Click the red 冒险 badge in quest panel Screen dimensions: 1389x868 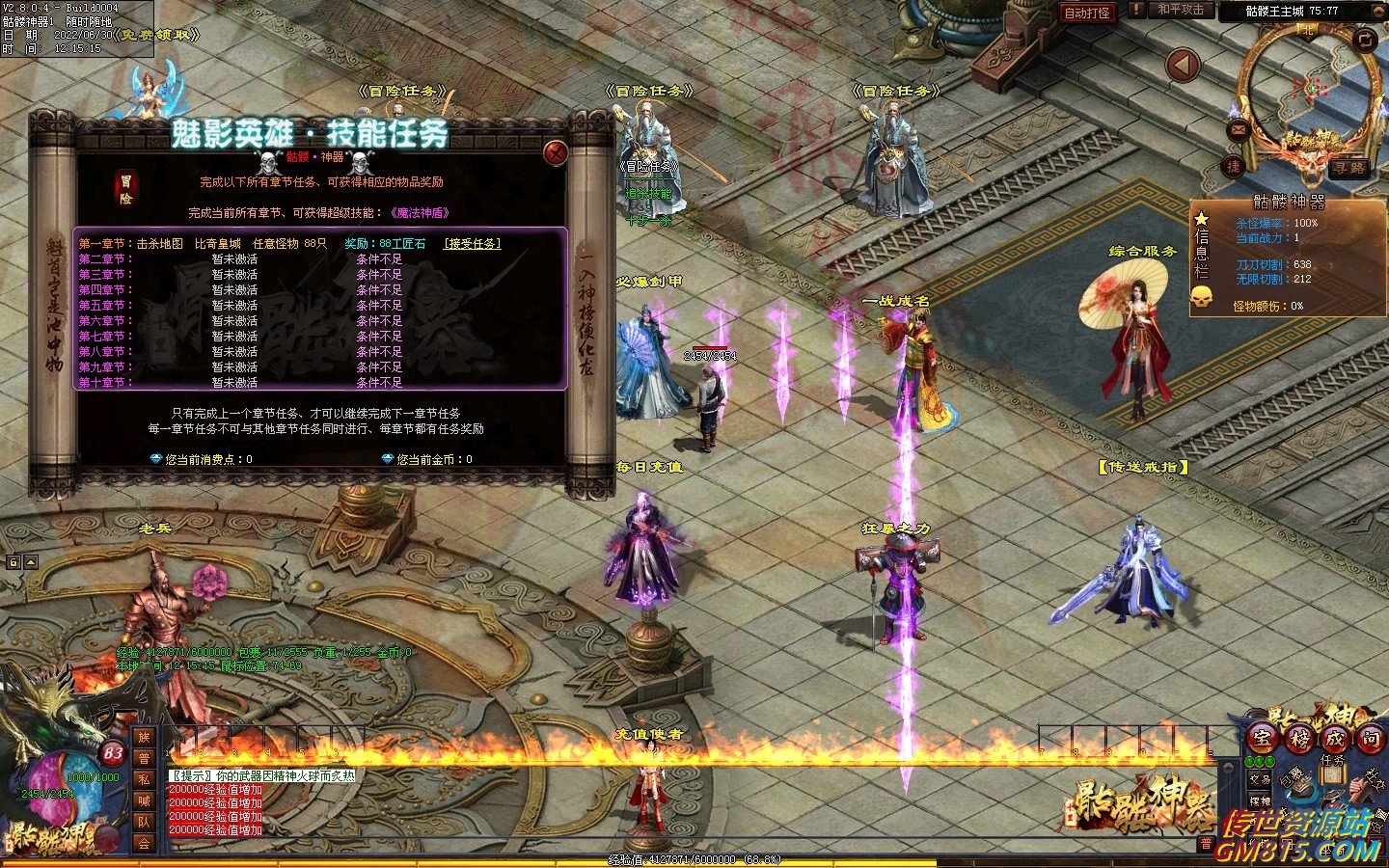126,188
